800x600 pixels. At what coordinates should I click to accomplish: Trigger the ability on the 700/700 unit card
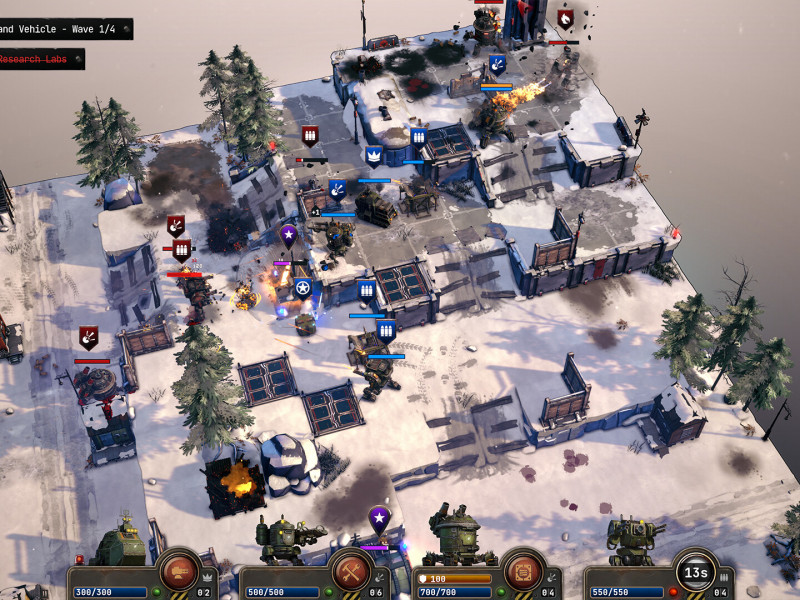tap(523, 571)
